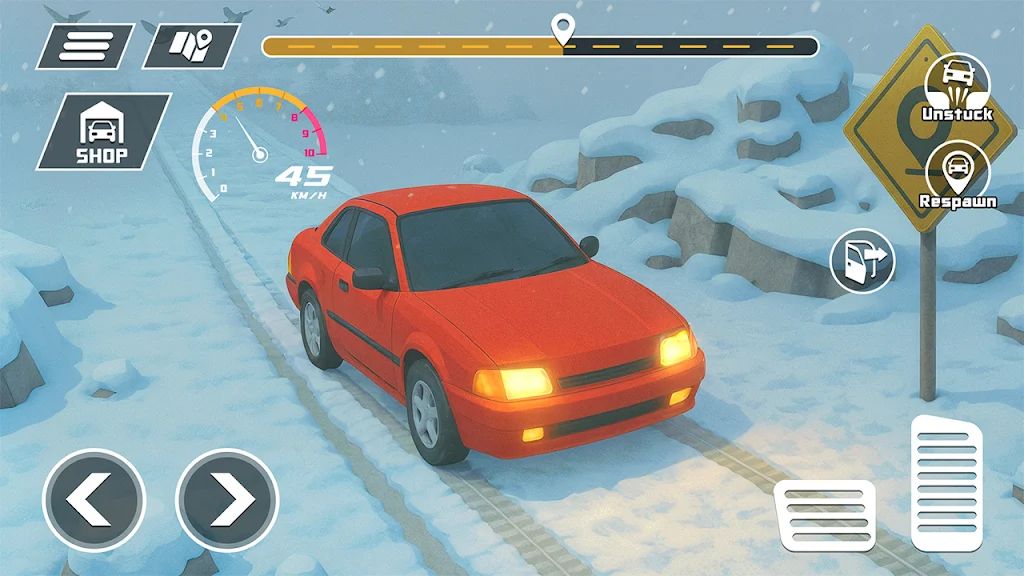Exit the vehicle using the door icon
Image resolution: width=1024 pixels, height=576 pixels.
[x=862, y=261]
